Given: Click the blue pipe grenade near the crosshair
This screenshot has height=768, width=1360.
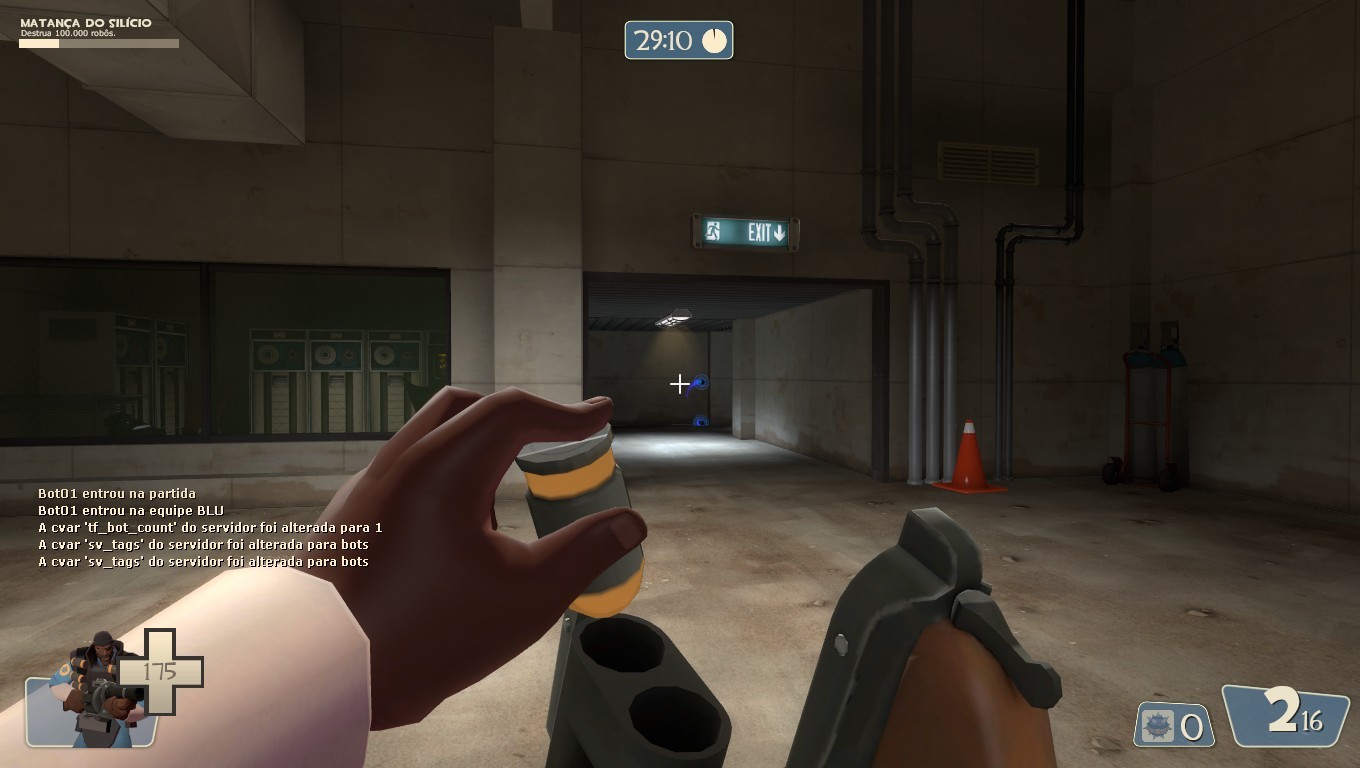Looking at the screenshot, I should [702, 384].
